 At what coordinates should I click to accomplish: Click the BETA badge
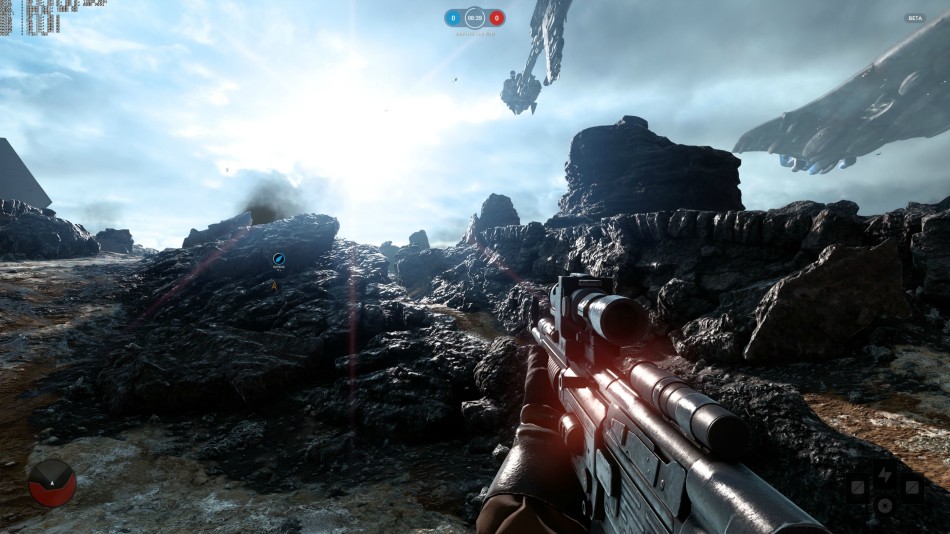tap(915, 18)
